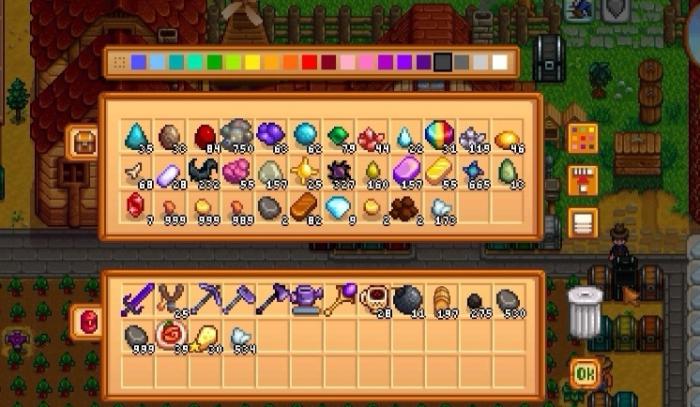
Task: Confirm with the OK button
Action: point(584,373)
